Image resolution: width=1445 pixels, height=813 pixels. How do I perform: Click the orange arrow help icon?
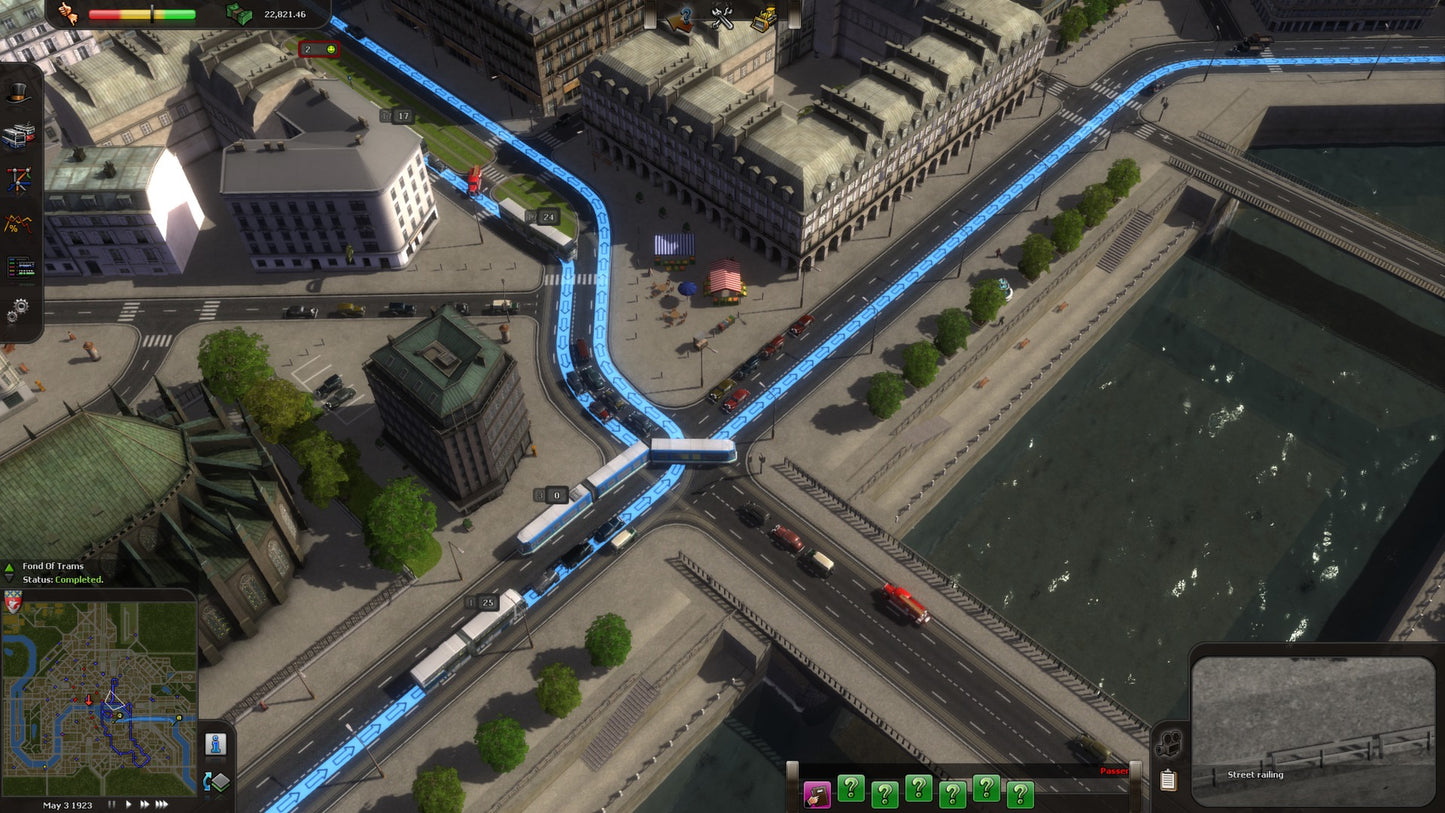[680, 20]
